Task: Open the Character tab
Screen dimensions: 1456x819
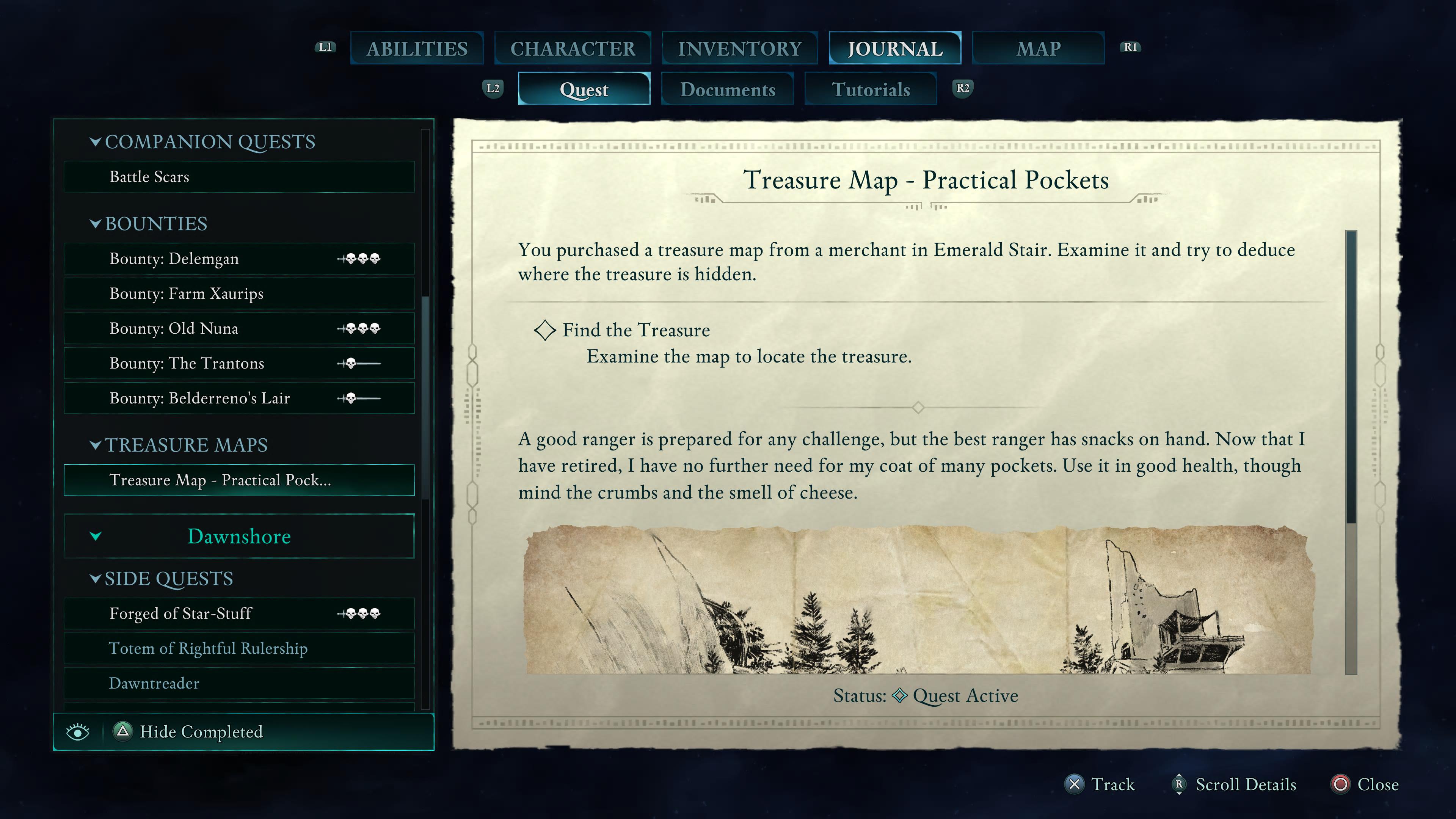Action: pos(573,49)
